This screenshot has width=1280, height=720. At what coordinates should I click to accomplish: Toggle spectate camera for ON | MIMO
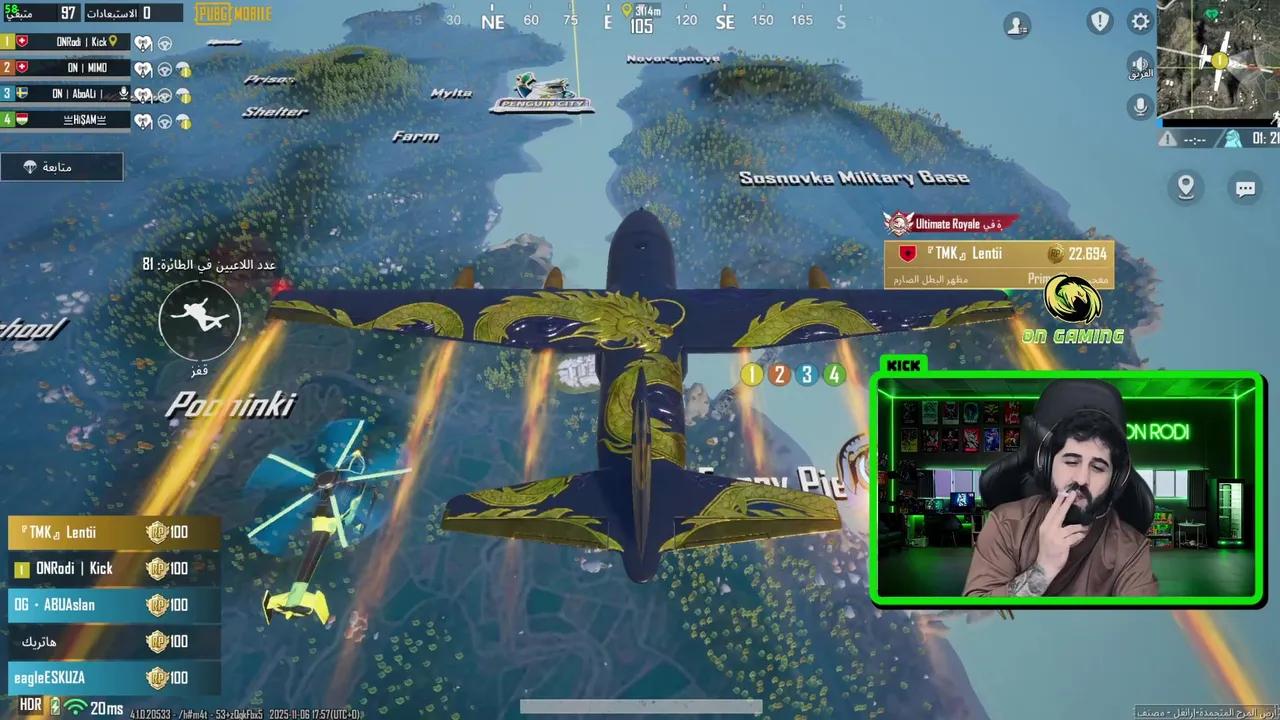143,68
